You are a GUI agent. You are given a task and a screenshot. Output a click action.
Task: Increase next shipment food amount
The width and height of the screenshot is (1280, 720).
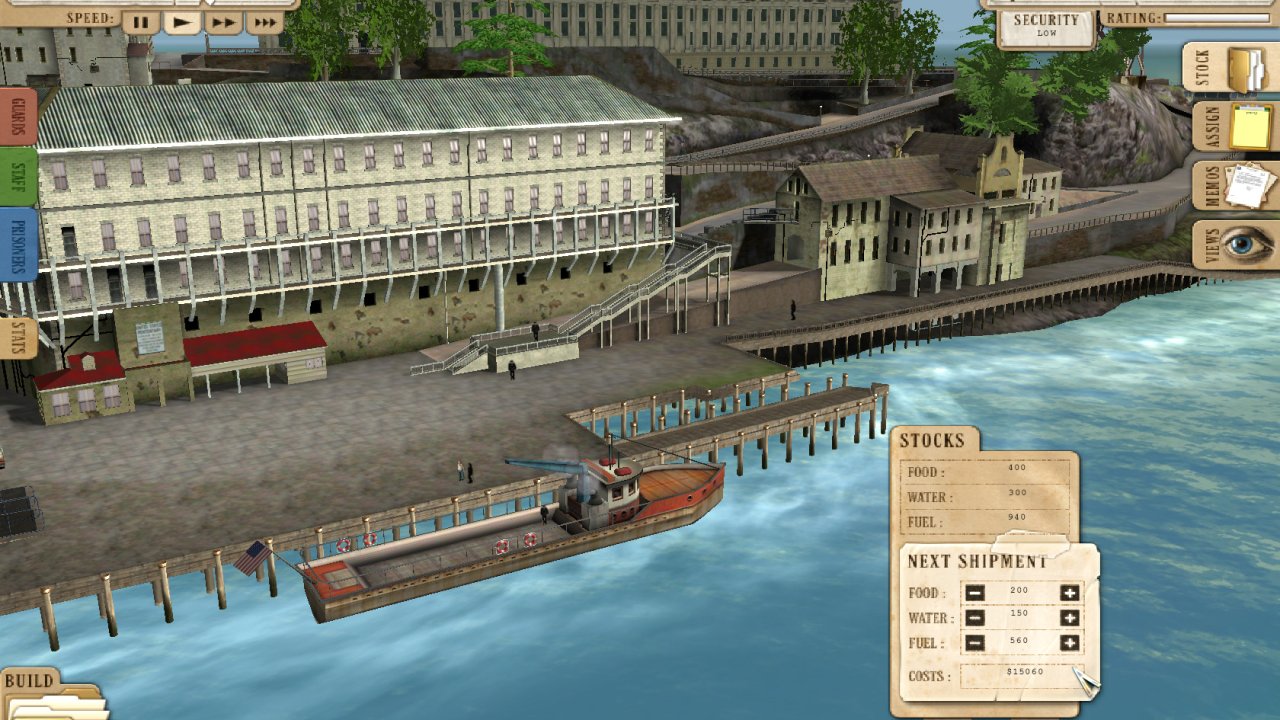click(1069, 593)
